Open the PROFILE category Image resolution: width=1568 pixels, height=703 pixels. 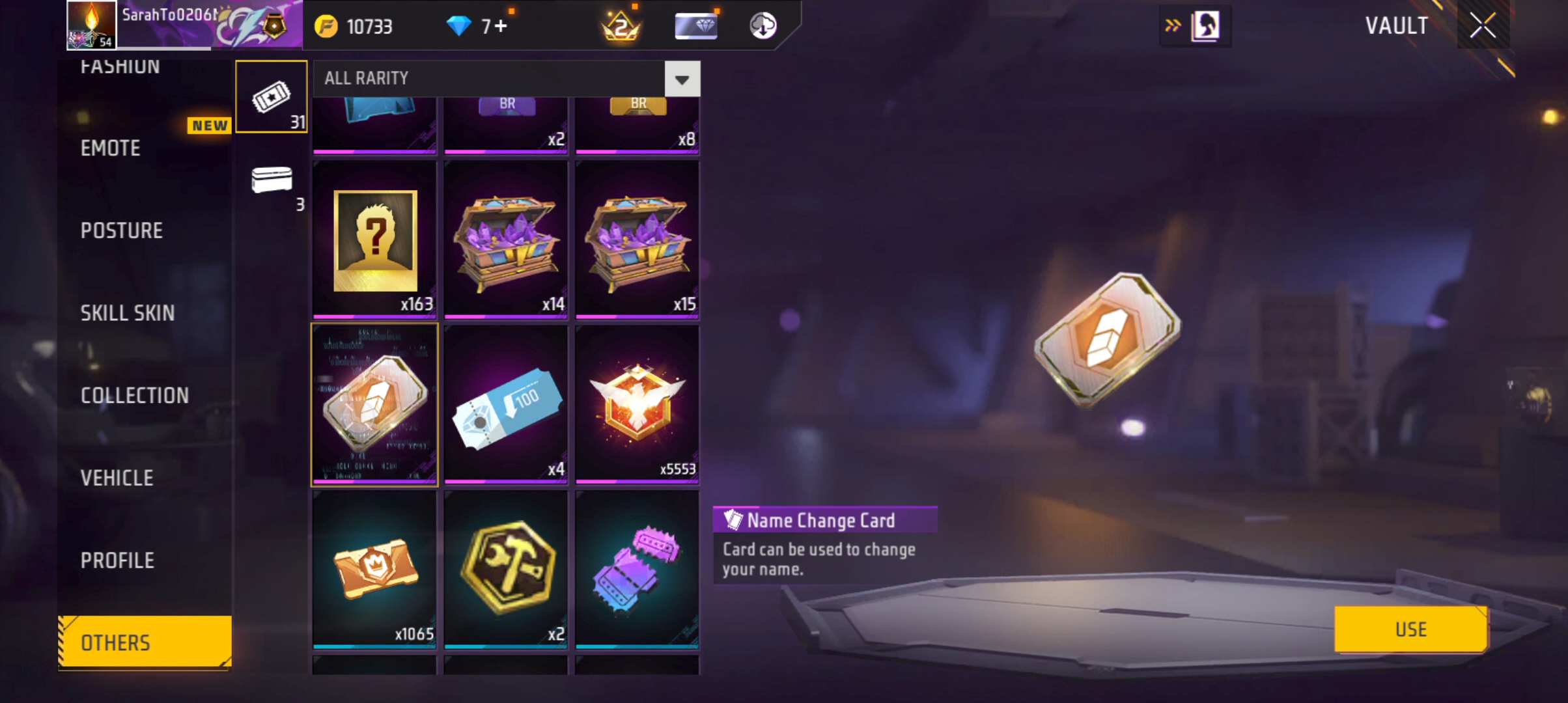(118, 560)
